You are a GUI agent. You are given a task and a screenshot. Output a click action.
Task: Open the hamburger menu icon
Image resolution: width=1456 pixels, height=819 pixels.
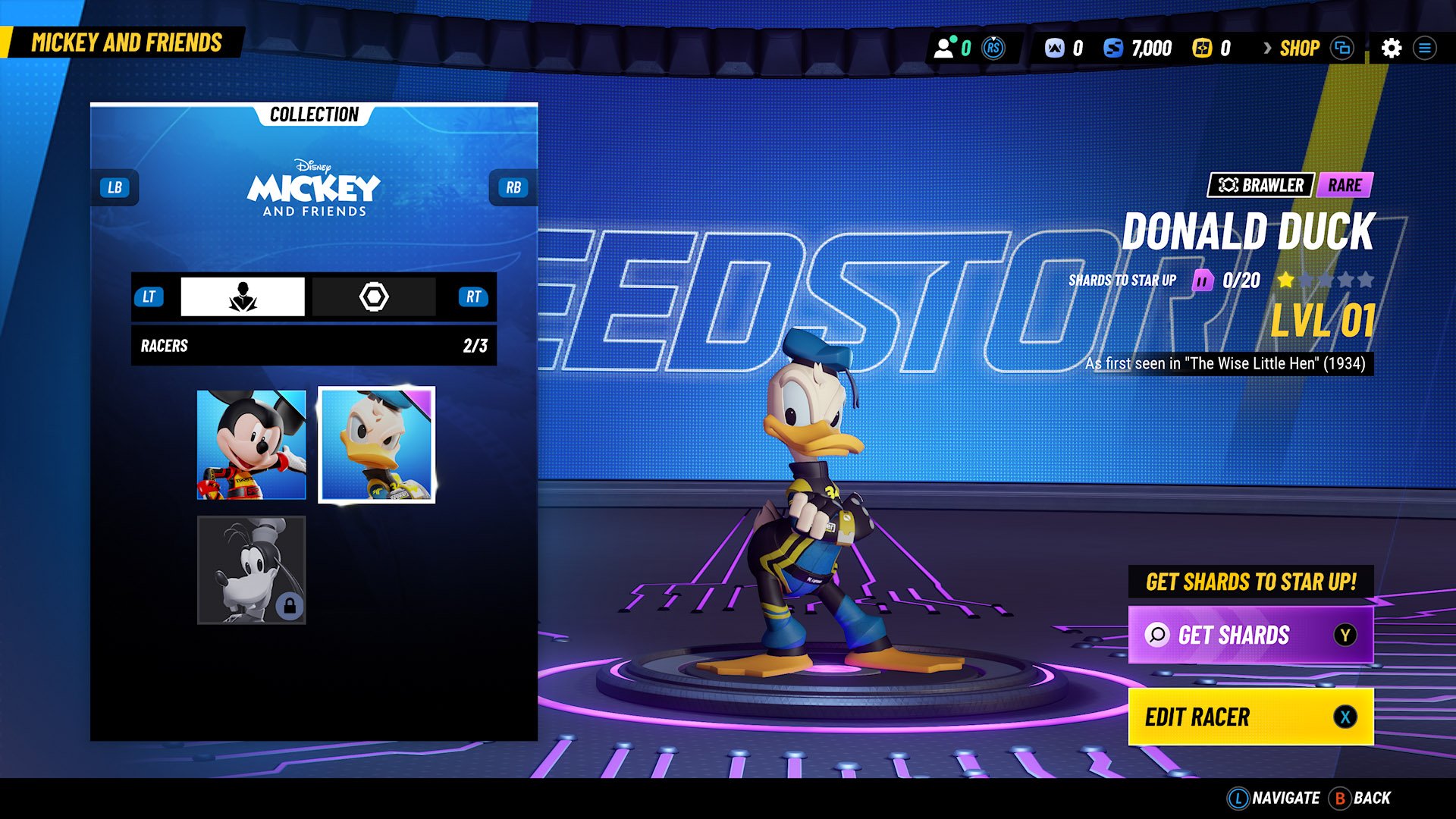pos(1425,49)
